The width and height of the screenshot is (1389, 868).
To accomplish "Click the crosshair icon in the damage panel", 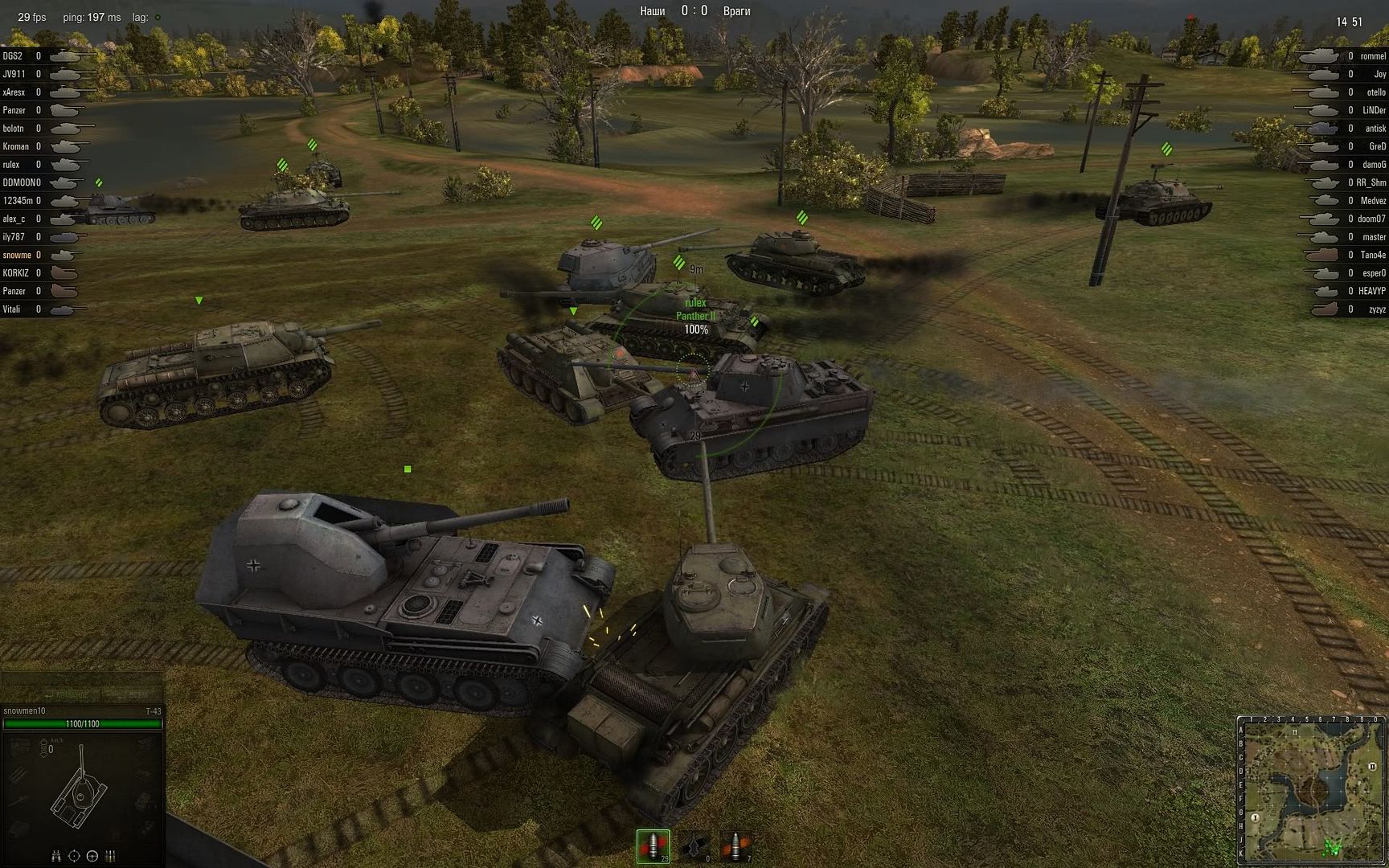I will [x=74, y=856].
